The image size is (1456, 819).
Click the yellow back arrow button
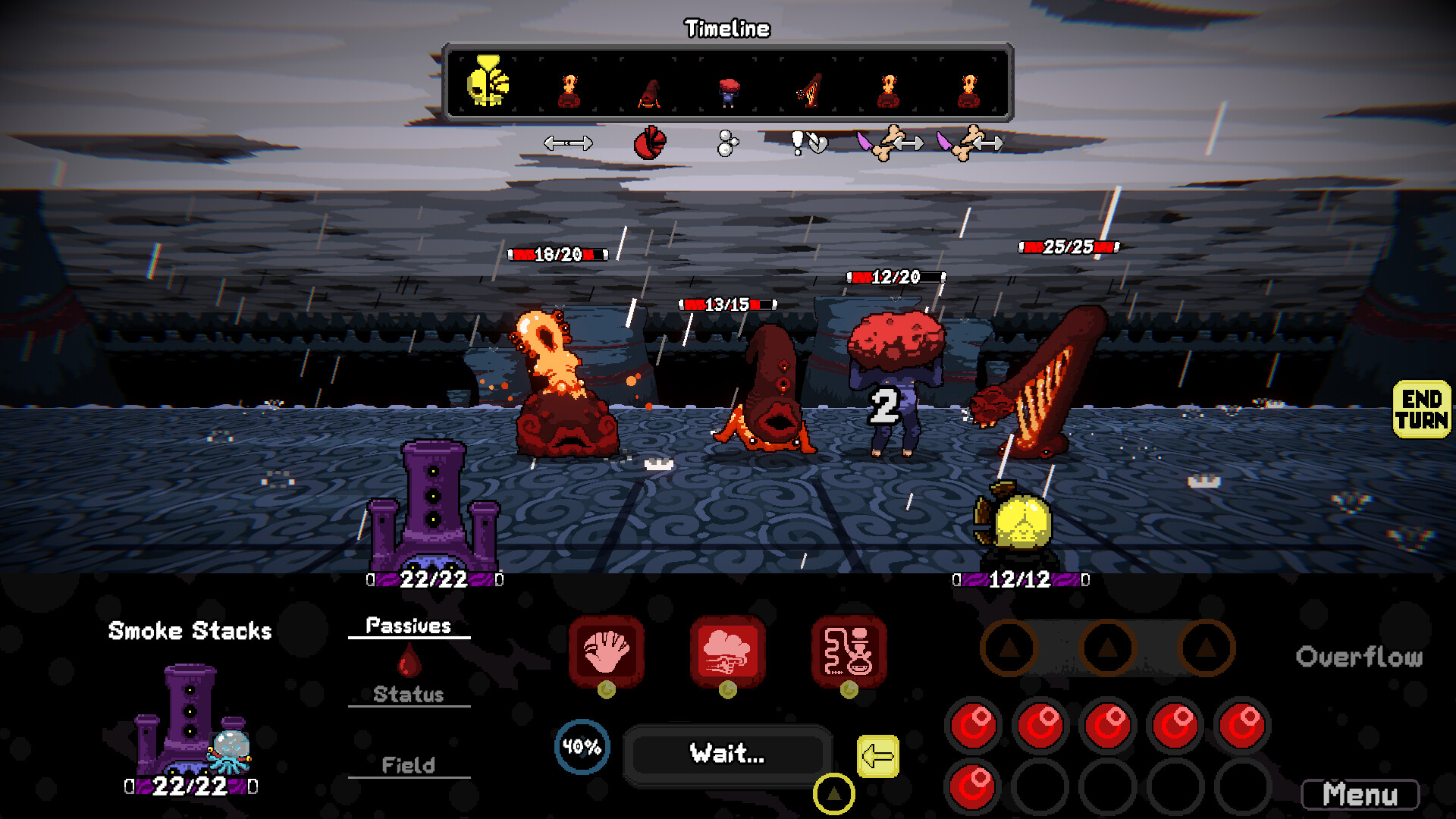877,756
